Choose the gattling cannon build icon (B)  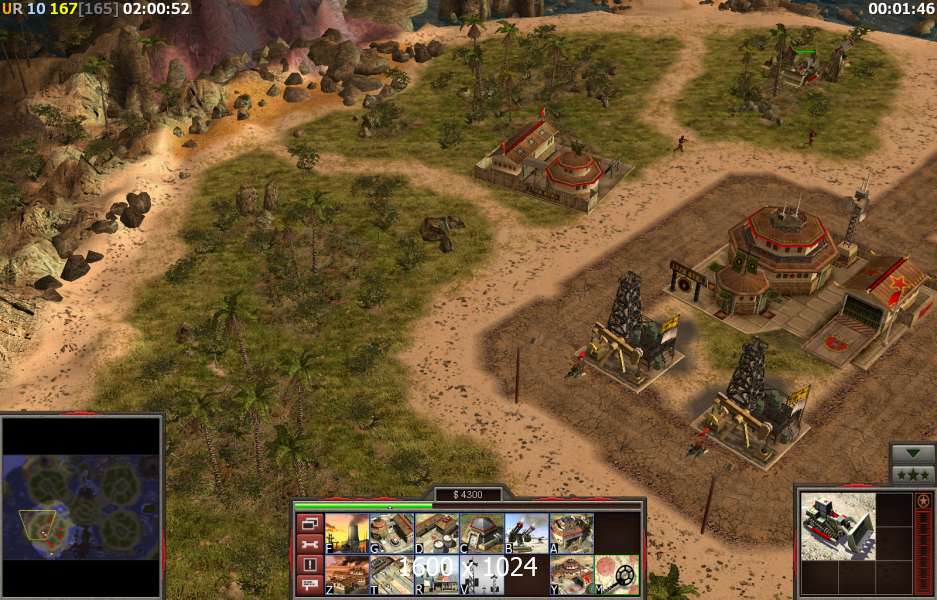click(x=526, y=533)
